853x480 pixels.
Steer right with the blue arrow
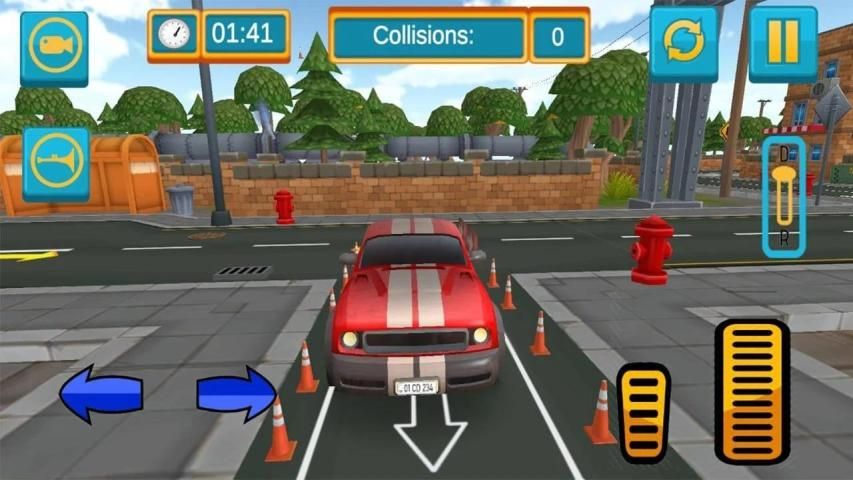(236, 393)
